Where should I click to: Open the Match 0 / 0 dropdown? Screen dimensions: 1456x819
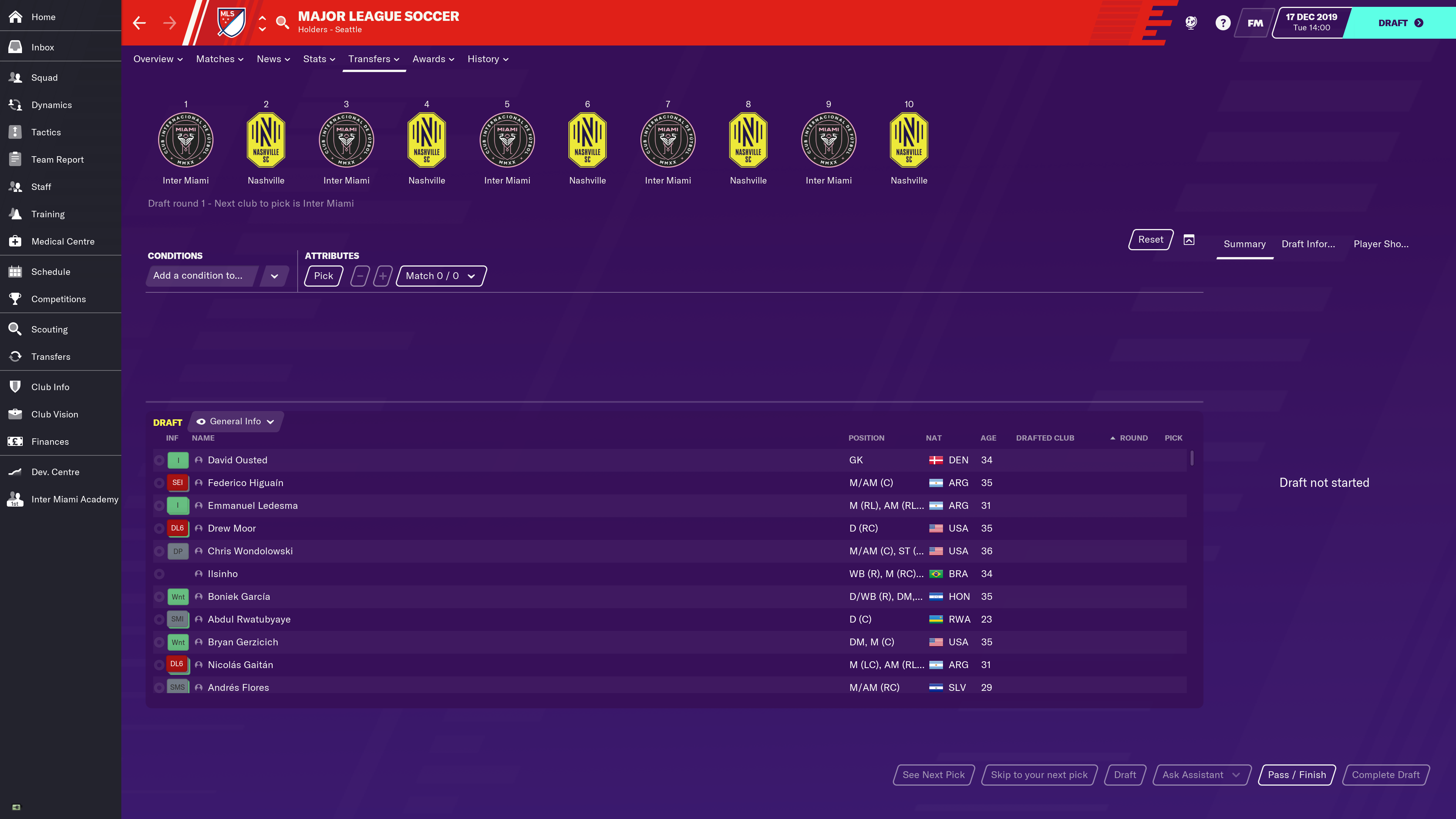click(x=440, y=276)
